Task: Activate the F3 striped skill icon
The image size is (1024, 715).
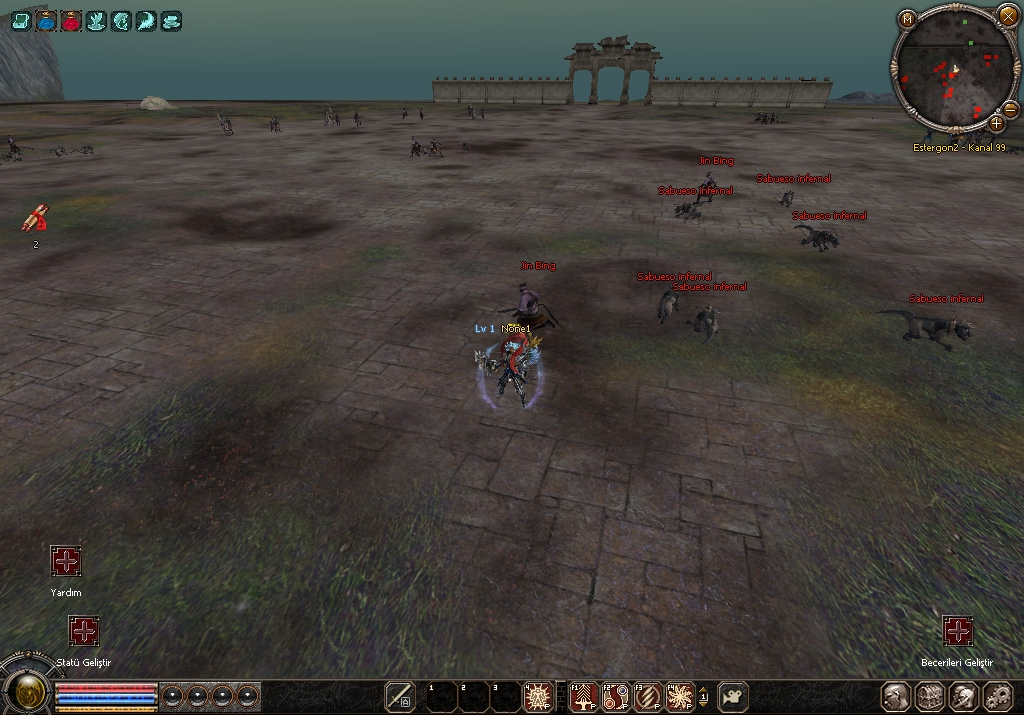Action: click(x=647, y=695)
